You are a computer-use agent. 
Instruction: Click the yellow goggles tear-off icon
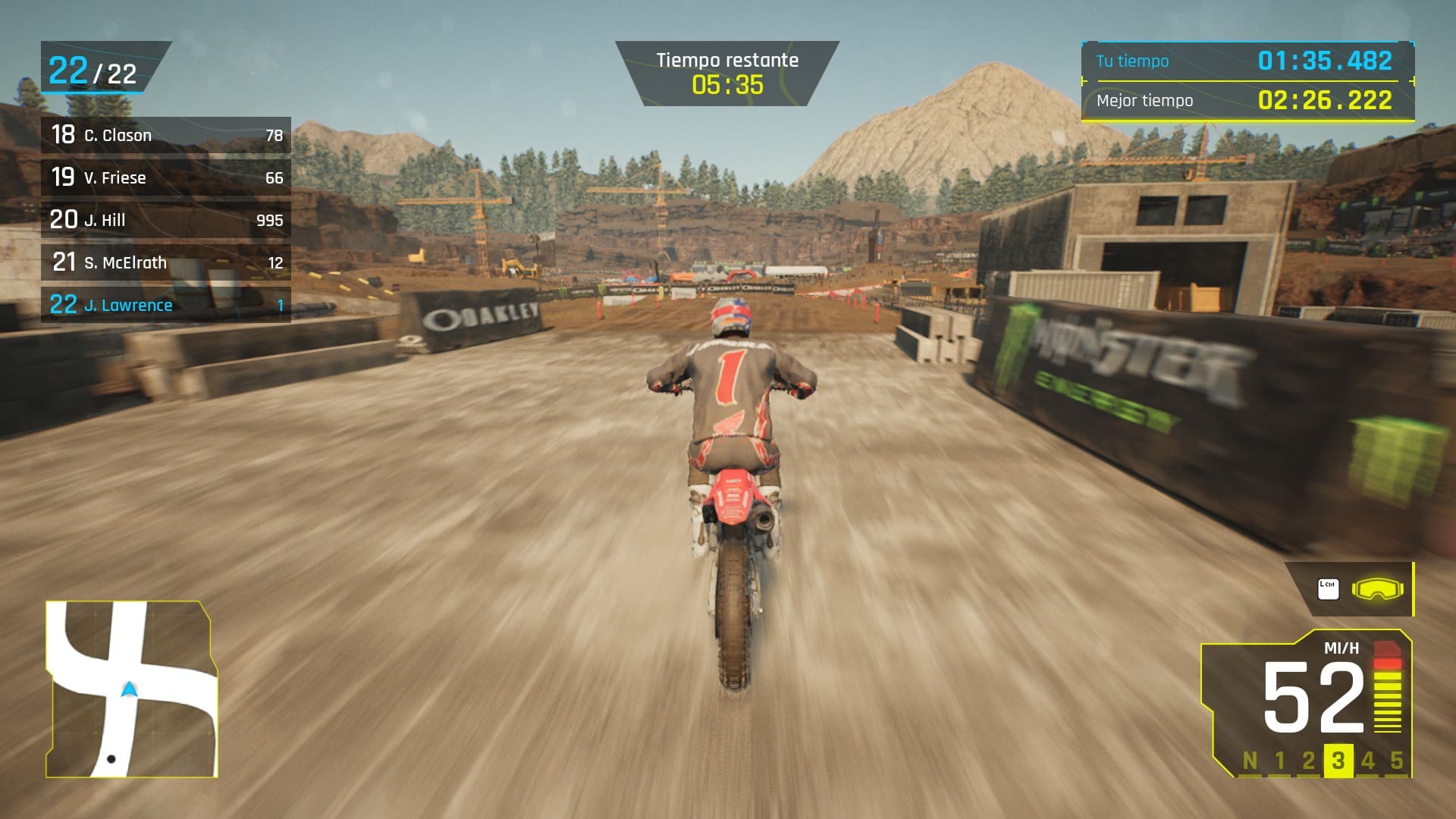pyautogui.click(x=1377, y=589)
